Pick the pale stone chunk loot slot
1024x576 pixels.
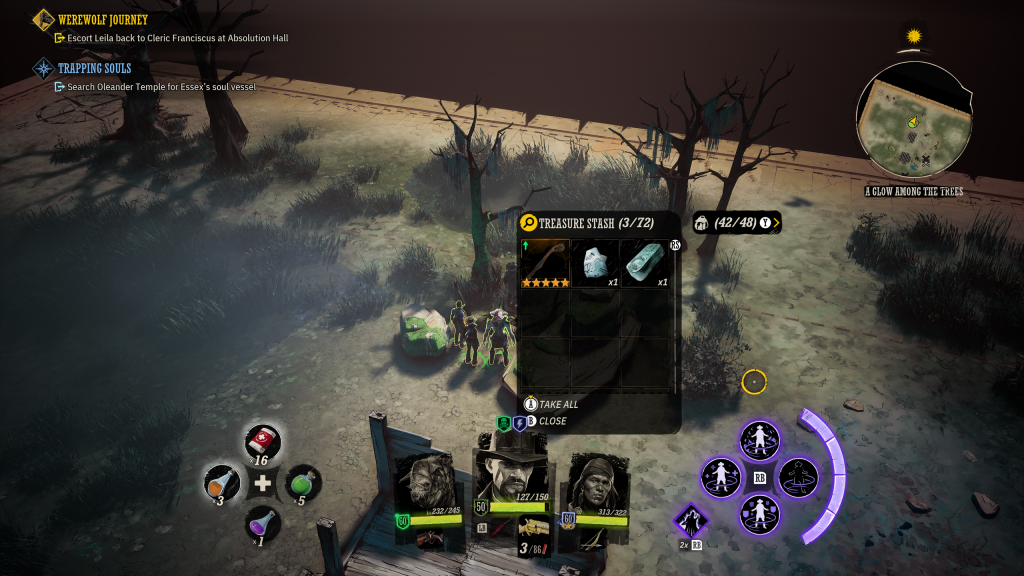tap(595, 263)
